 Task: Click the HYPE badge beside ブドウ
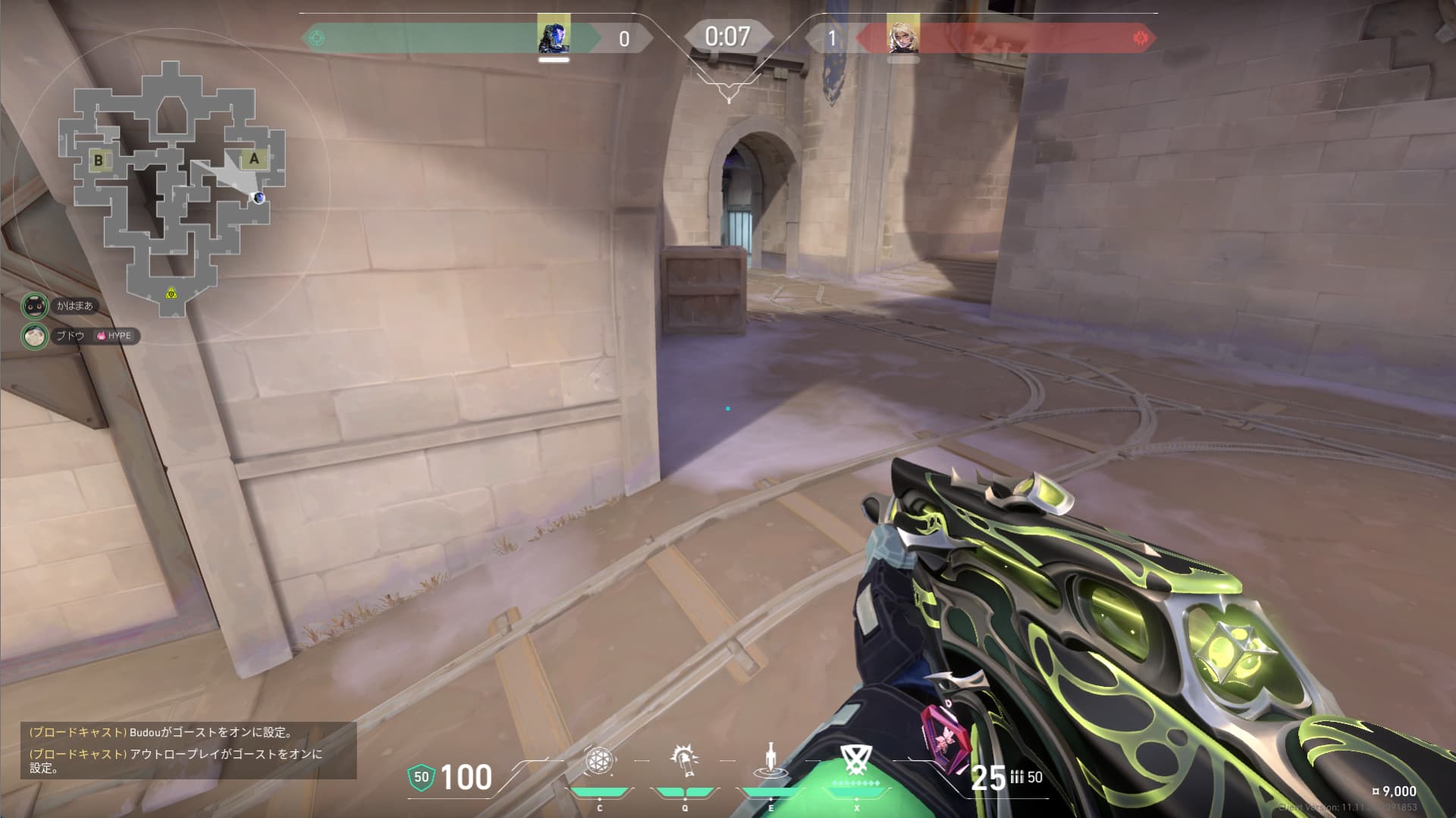[x=115, y=336]
